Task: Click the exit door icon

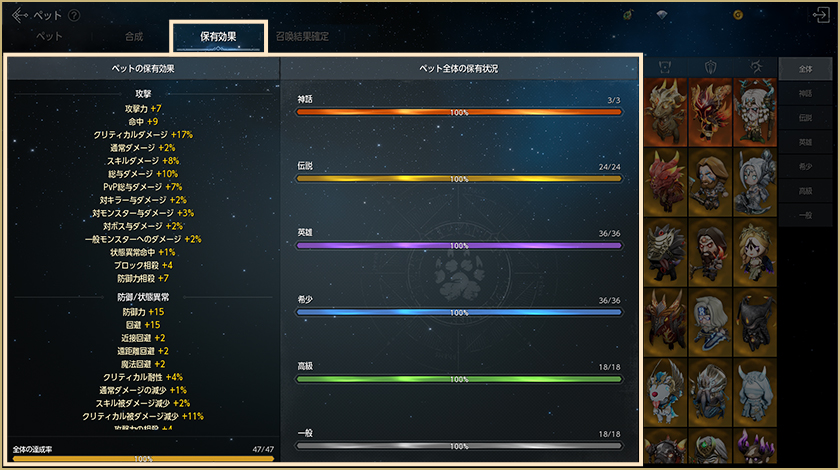Action: (821, 15)
